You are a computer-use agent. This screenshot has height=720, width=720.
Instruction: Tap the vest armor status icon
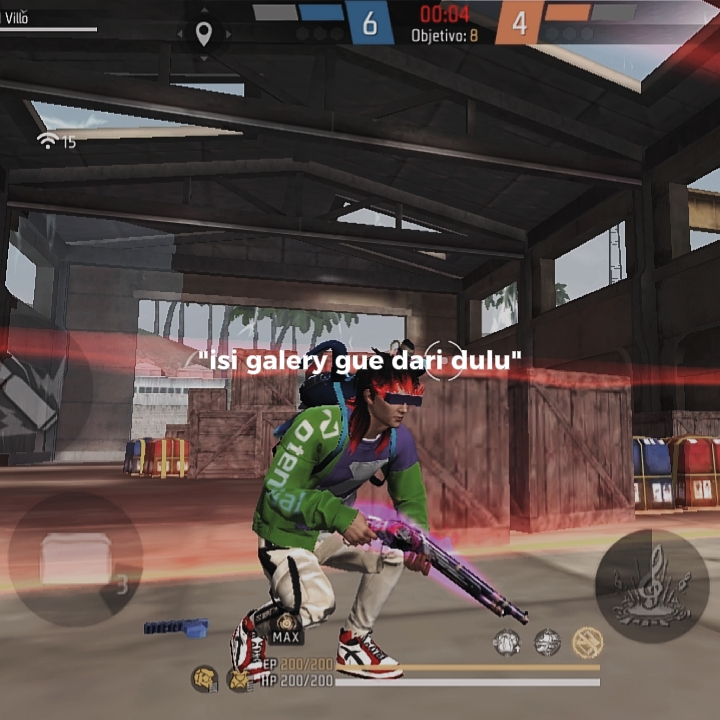pyautogui.click(x=239, y=680)
